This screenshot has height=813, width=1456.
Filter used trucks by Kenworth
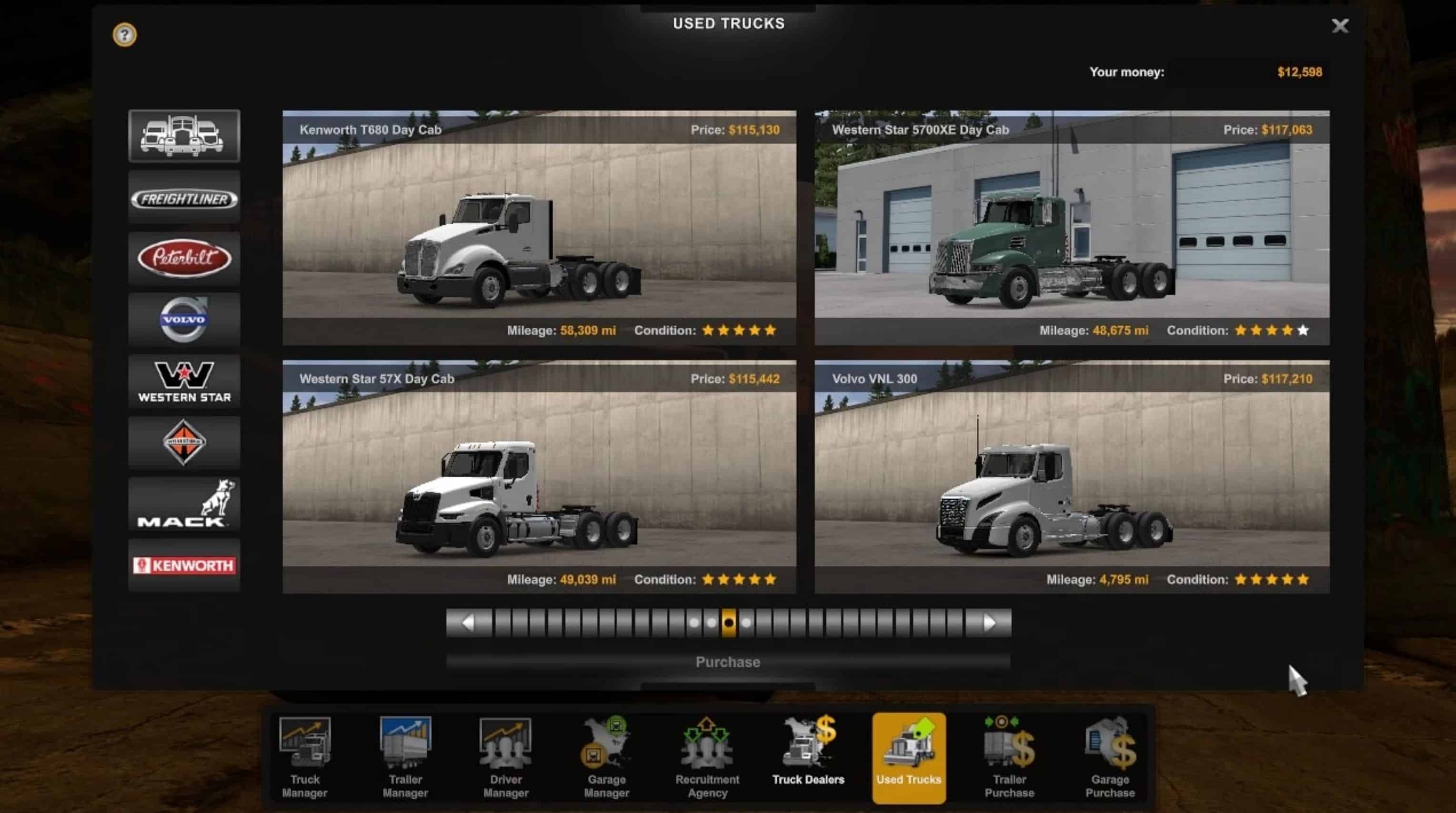tap(184, 565)
